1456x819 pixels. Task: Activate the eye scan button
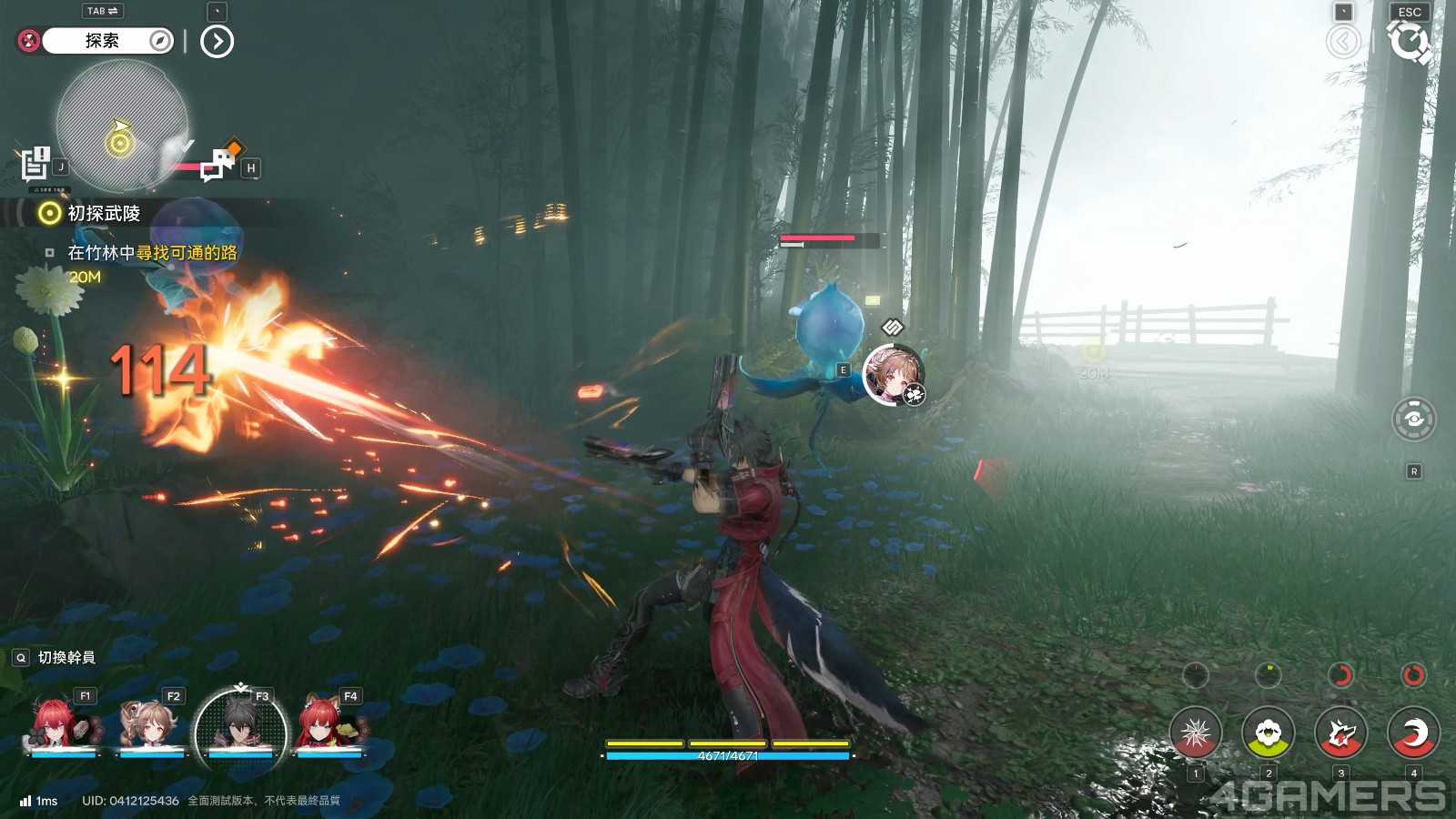coord(1413,420)
